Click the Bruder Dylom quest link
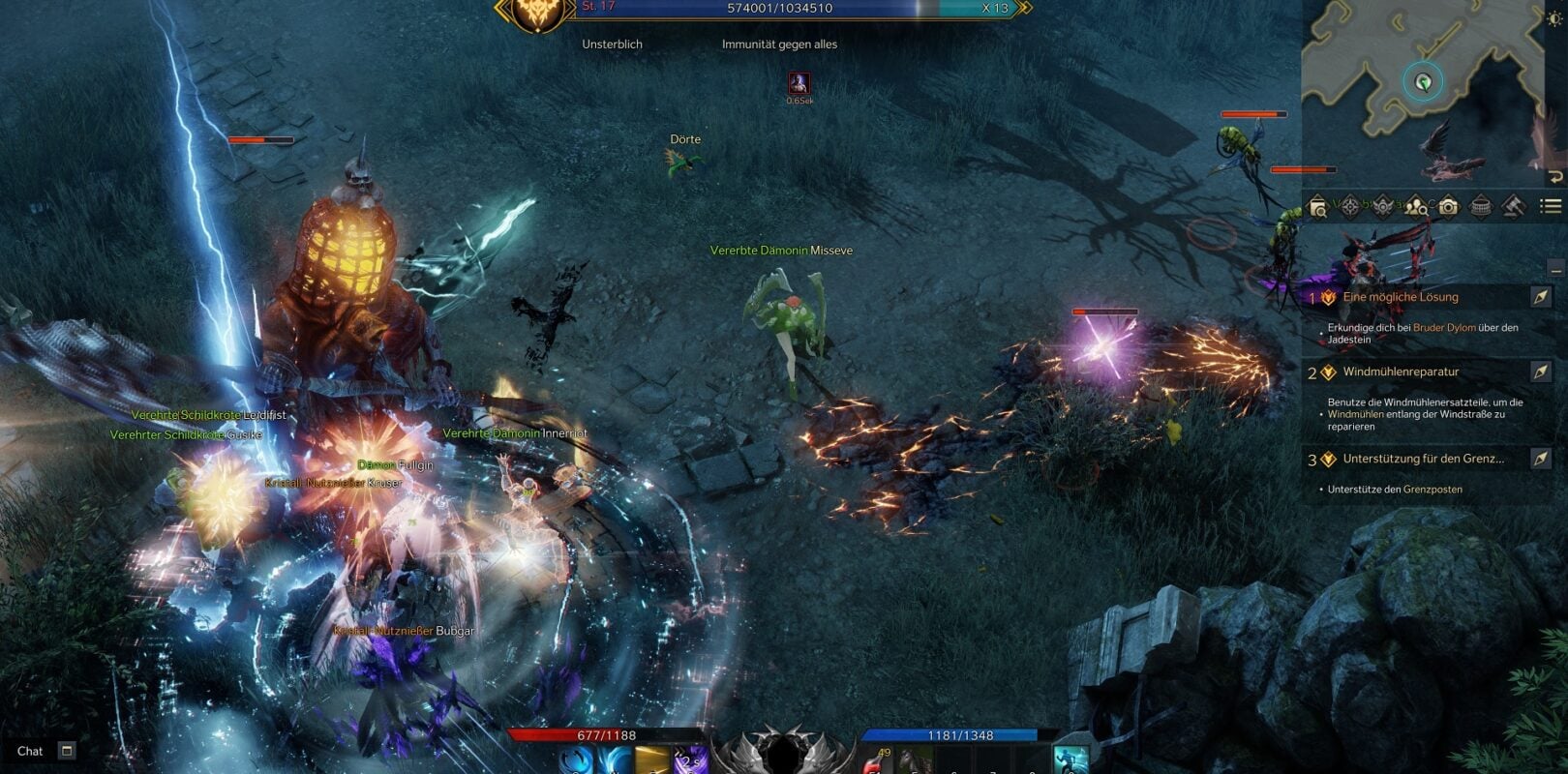Screen dimensions: 1568x774 1444,328
